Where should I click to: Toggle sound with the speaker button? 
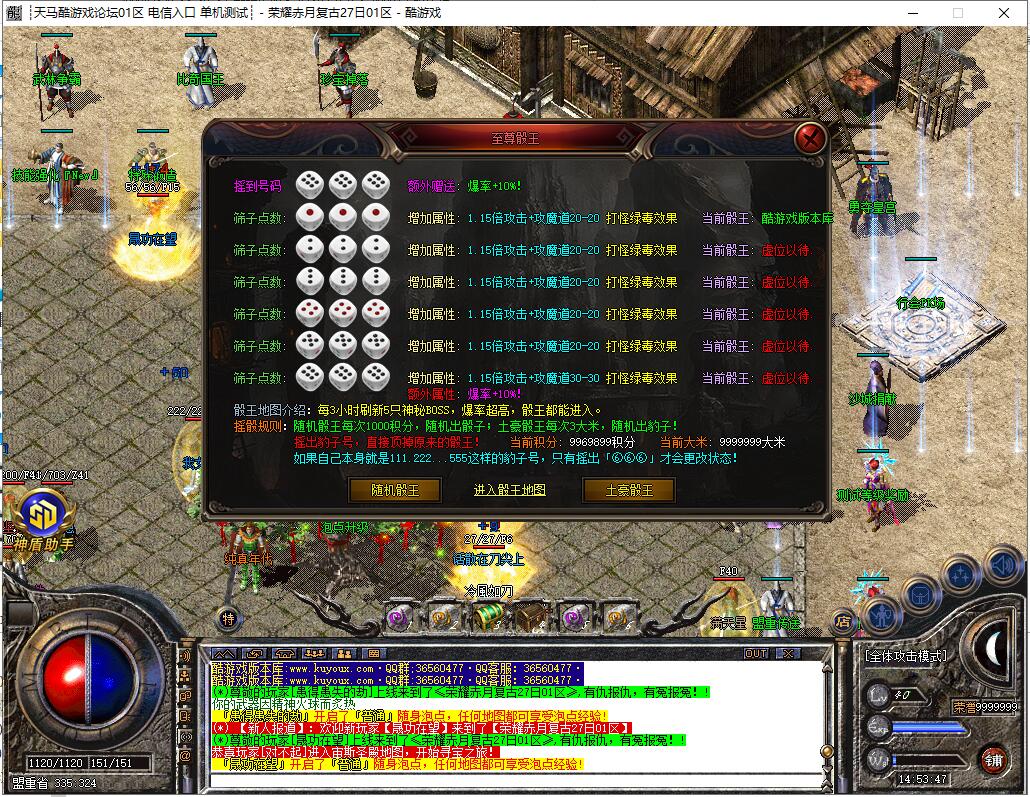[x=1001, y=563]
